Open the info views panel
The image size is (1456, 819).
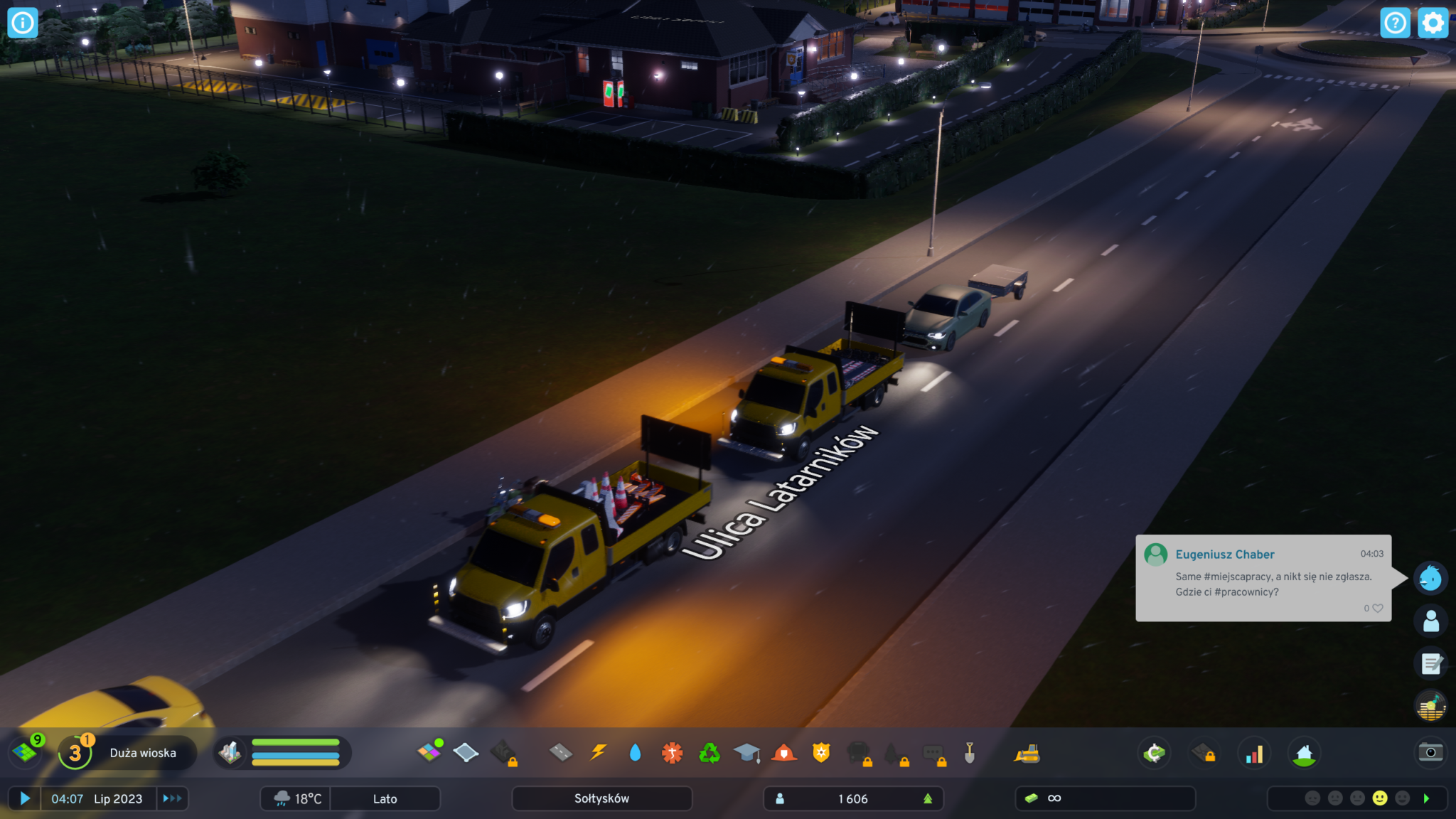pyautogui.click(x=22, y=23)
